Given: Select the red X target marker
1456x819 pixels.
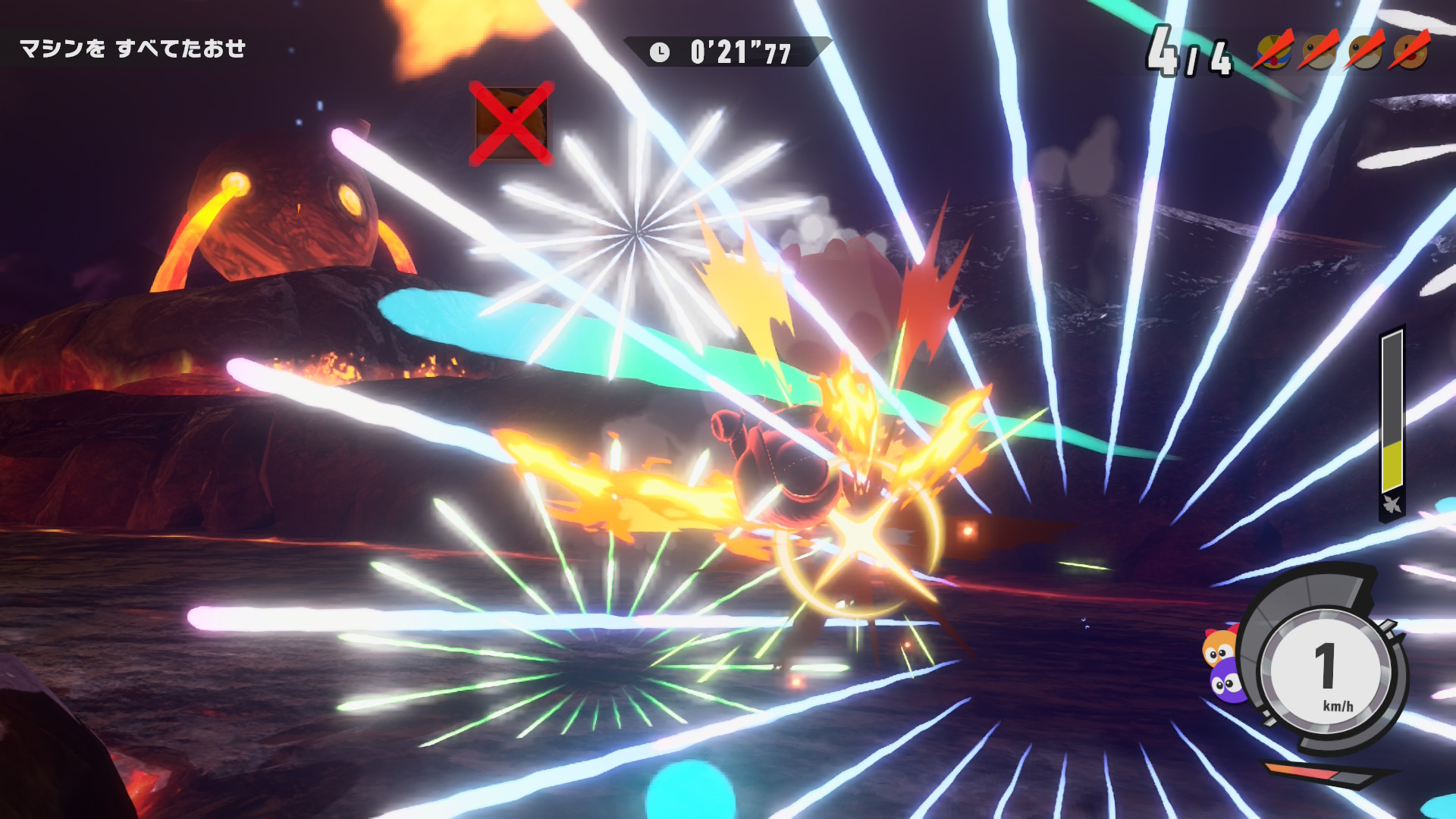Looking at the screenshot, I should [511, 123].
